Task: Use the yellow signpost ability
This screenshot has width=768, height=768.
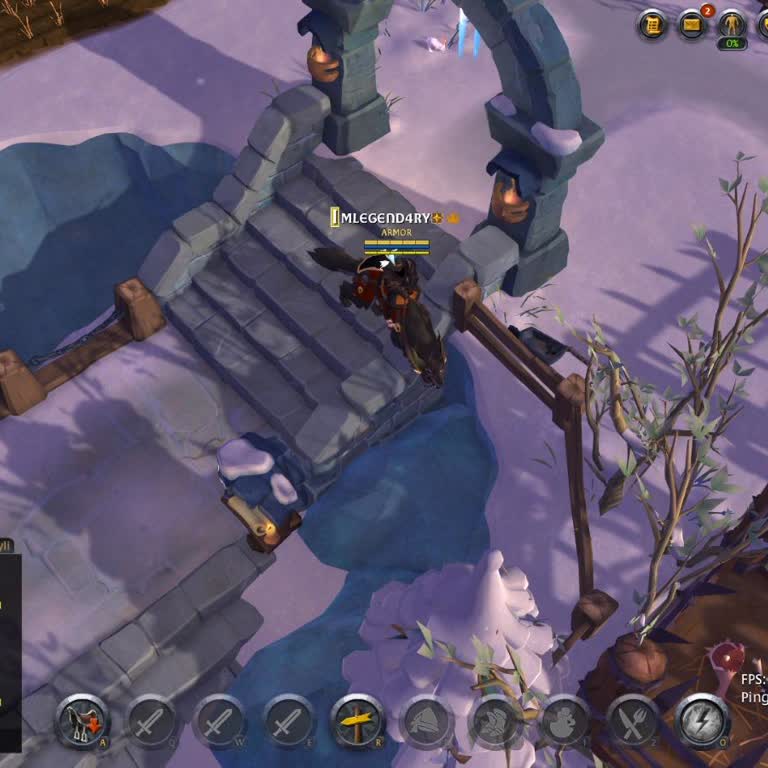Action: click(x=358, y=720)
